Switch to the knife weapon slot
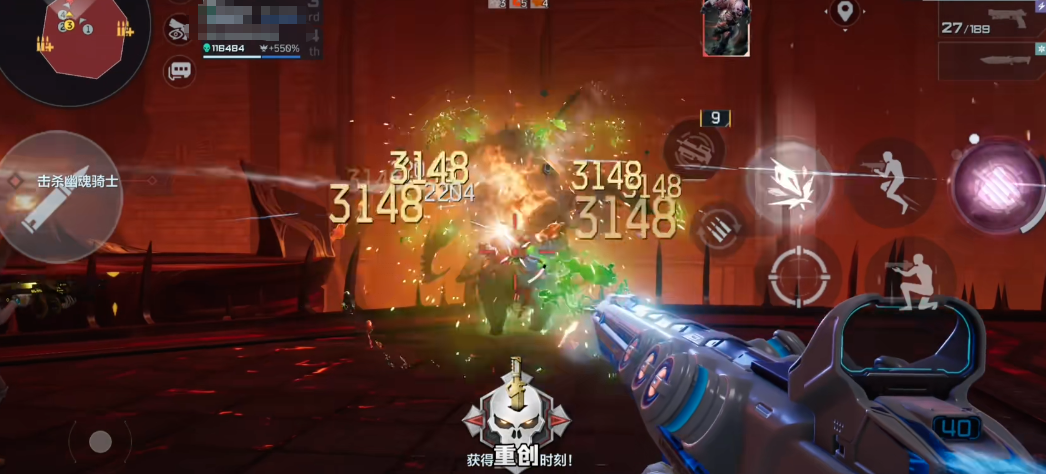This screenshot has width=1046, height=474. pyautogui.click(x=991, y=61)
